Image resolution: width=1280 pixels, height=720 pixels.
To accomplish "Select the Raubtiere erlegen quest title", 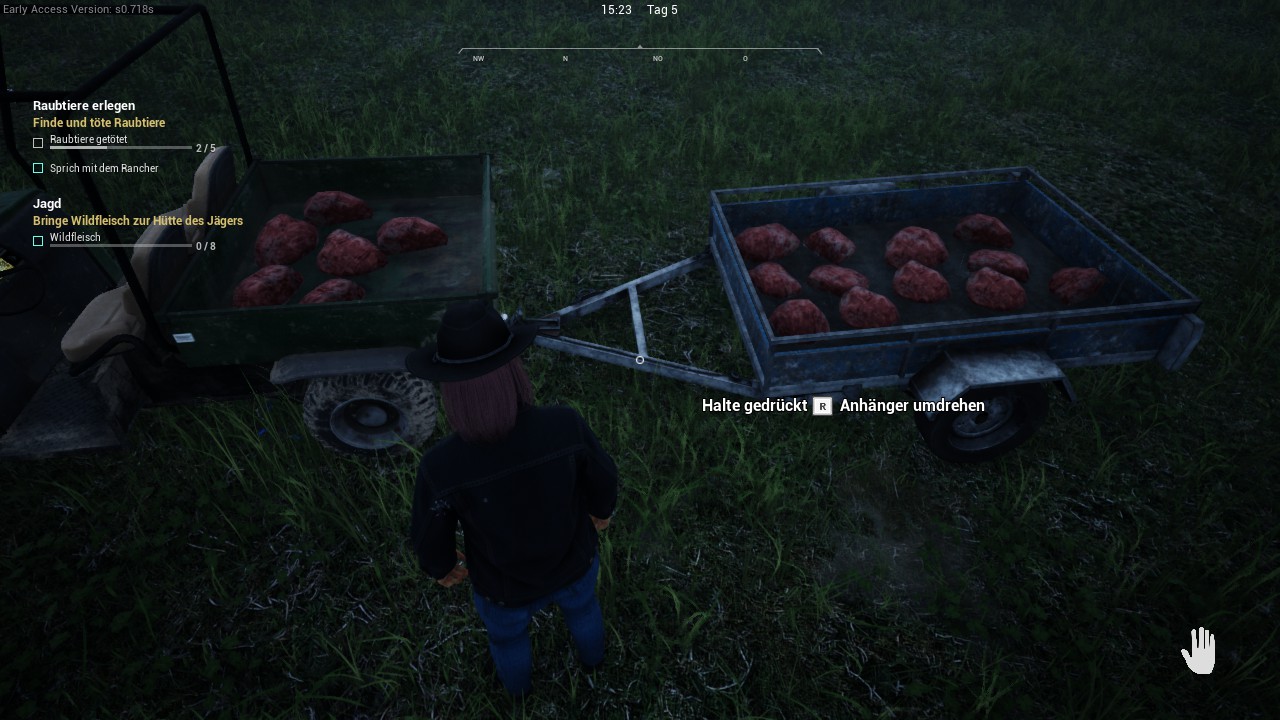I will (x=84, y=106).
